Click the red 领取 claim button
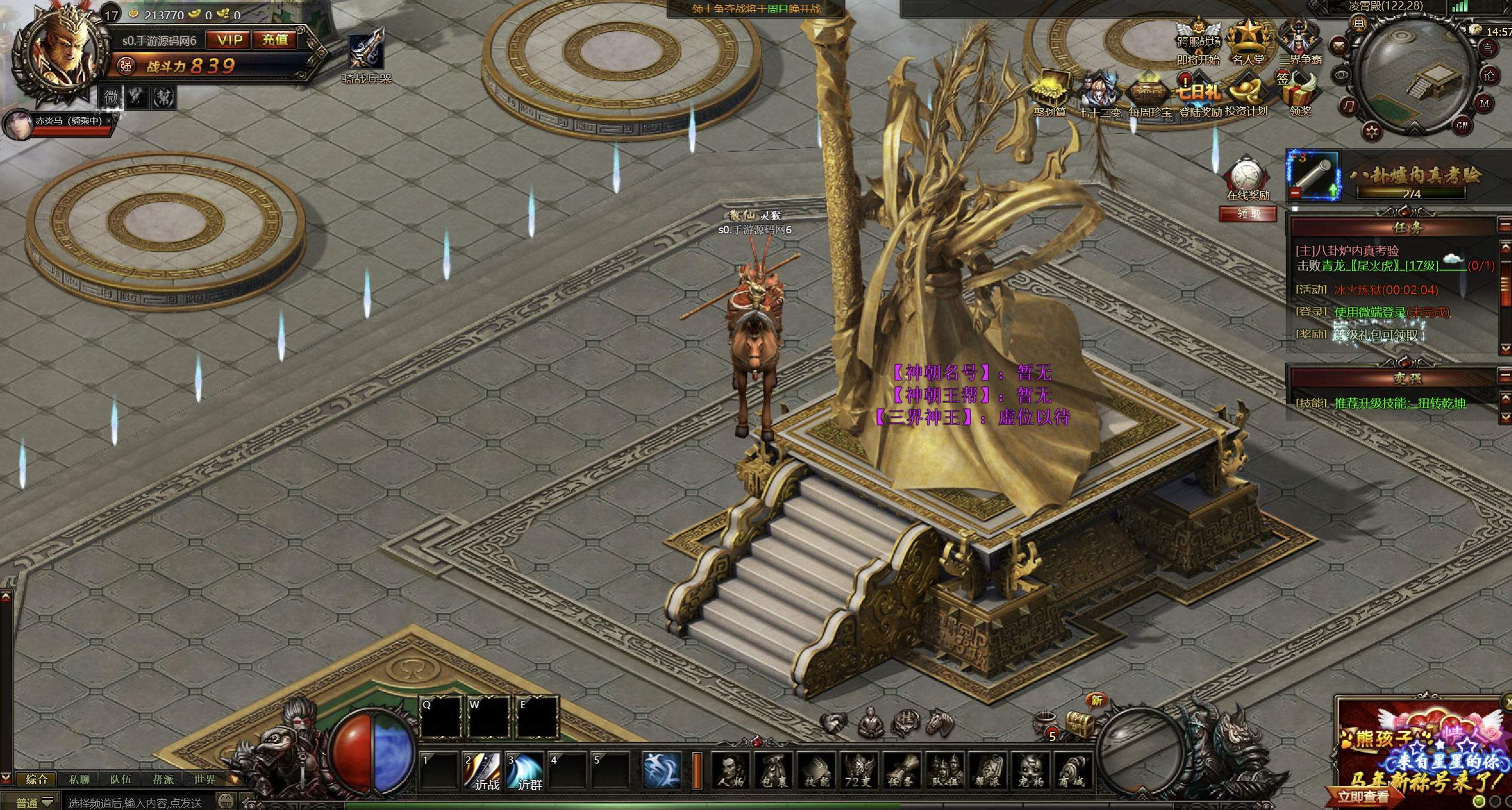 1248,214
